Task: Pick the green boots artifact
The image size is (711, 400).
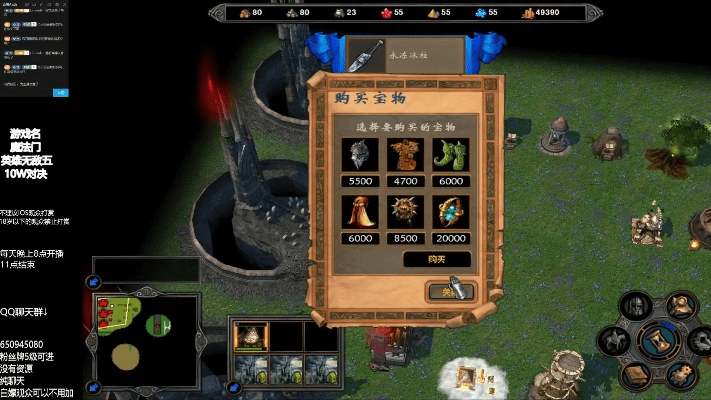Action: click(451, 155)
